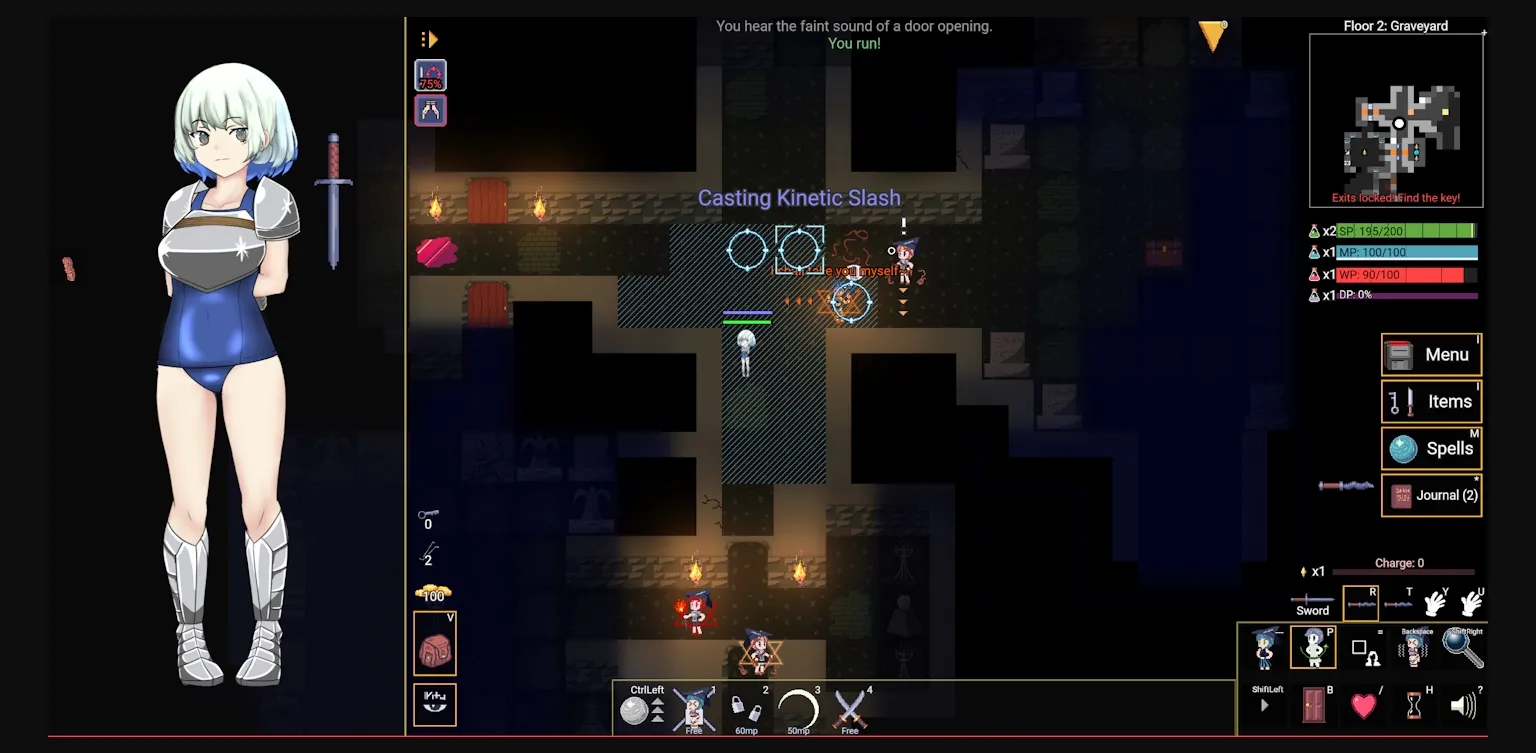Open the Items panel
The height and width of the screenshot is (753, 1536).
coord(1431,402)
